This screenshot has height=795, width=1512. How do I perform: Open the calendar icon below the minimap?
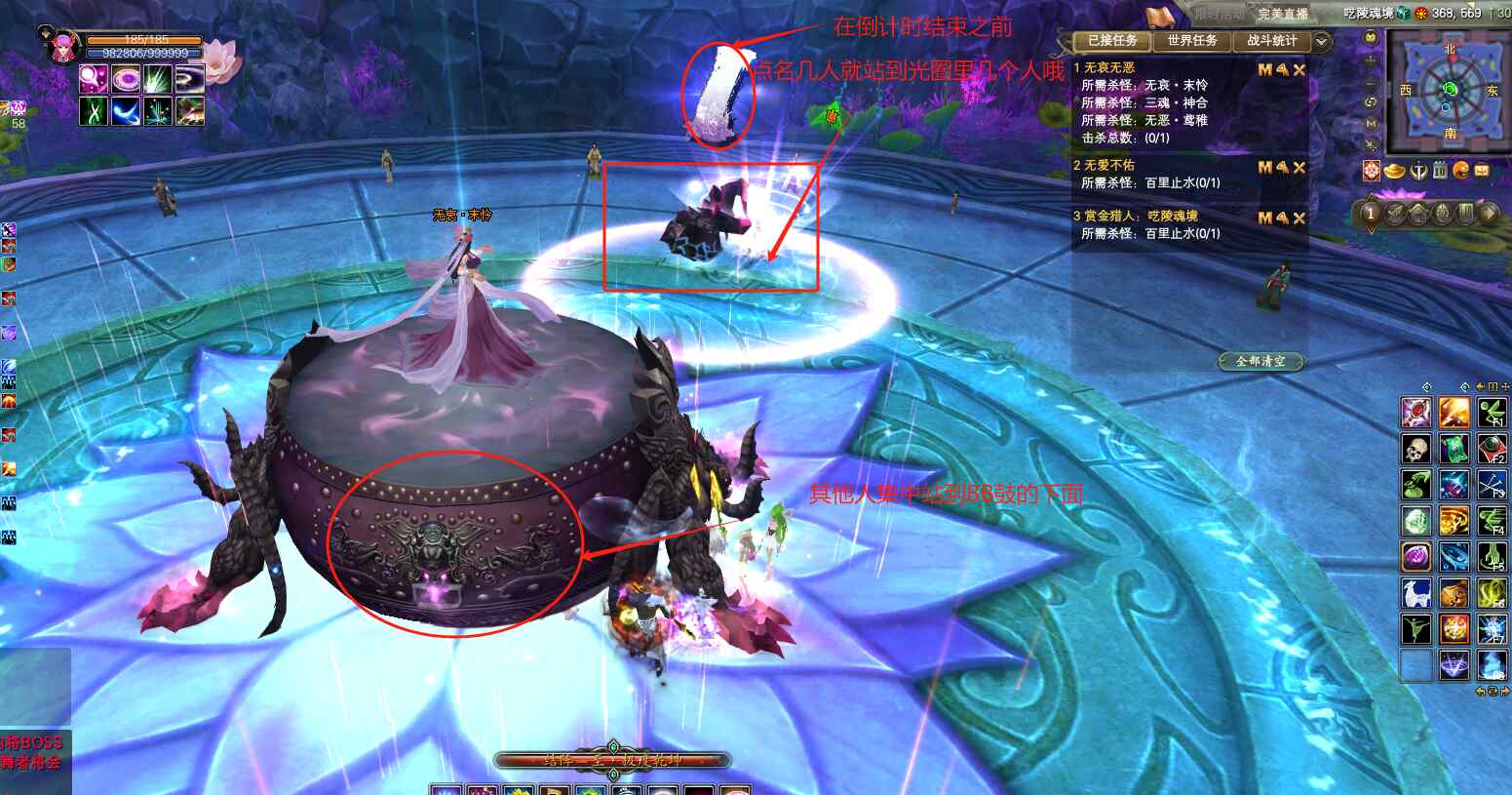click(x=1440, y=172)
